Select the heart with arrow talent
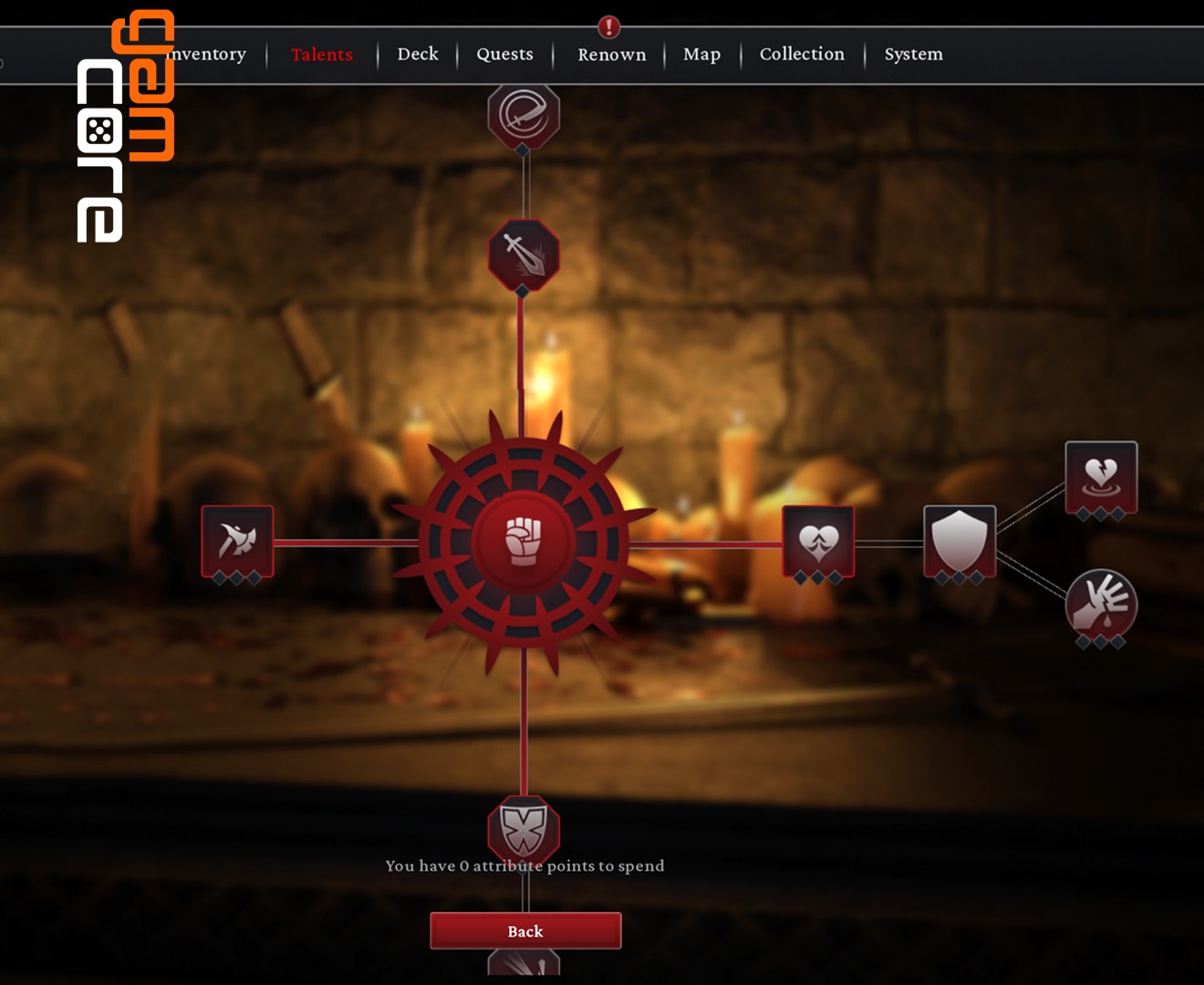1204x985 pixels. (x=818, y=542)
